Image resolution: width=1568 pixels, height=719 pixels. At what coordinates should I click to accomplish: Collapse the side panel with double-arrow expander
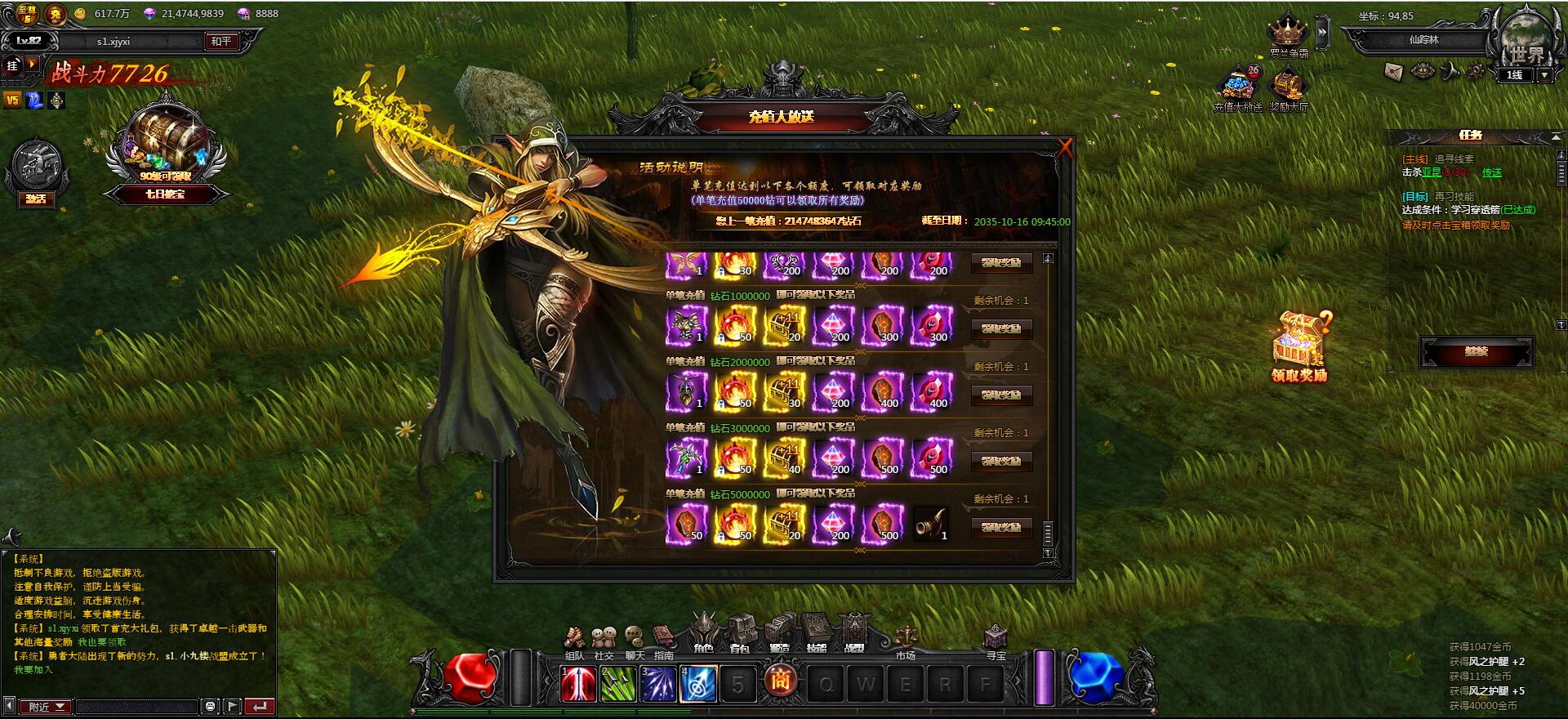click(x=1322, y=31)
